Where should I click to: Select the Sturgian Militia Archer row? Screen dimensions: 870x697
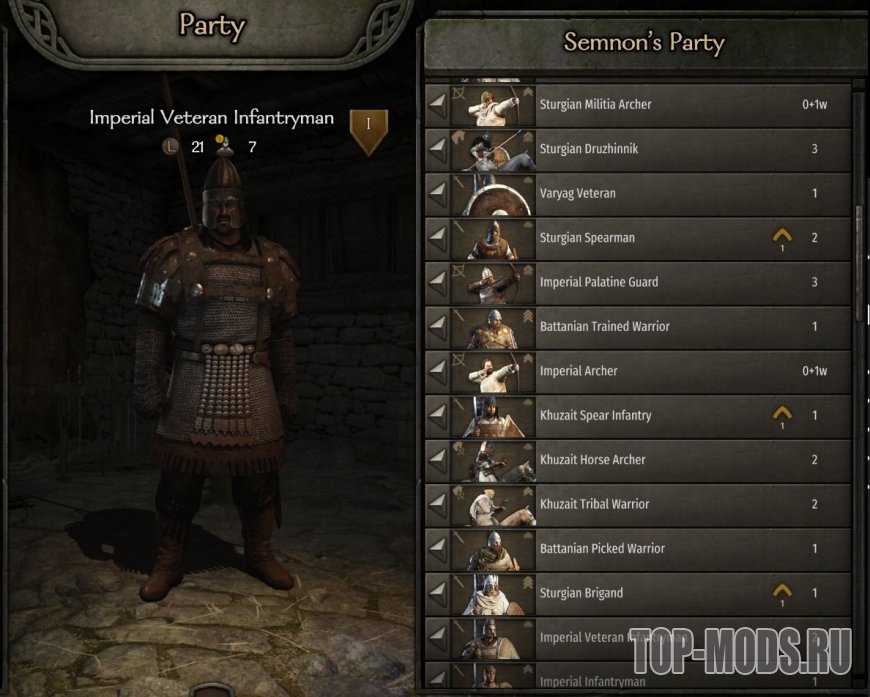(x=640, y=105)
